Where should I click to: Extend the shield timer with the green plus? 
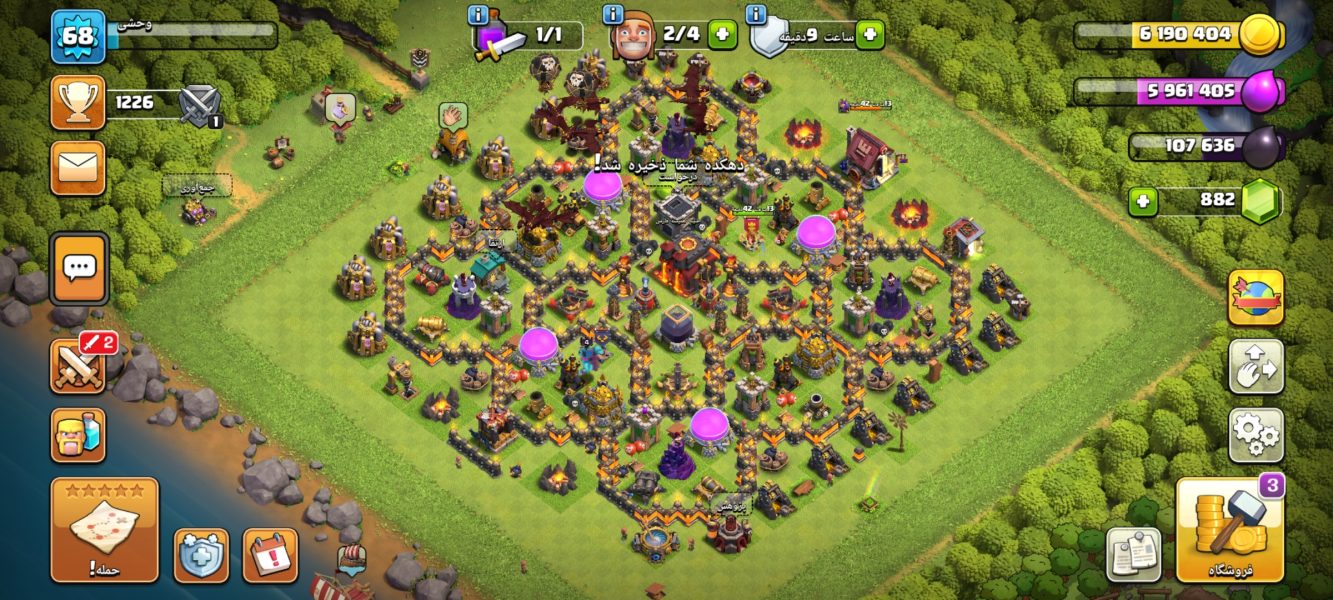(x=869, y=34)
